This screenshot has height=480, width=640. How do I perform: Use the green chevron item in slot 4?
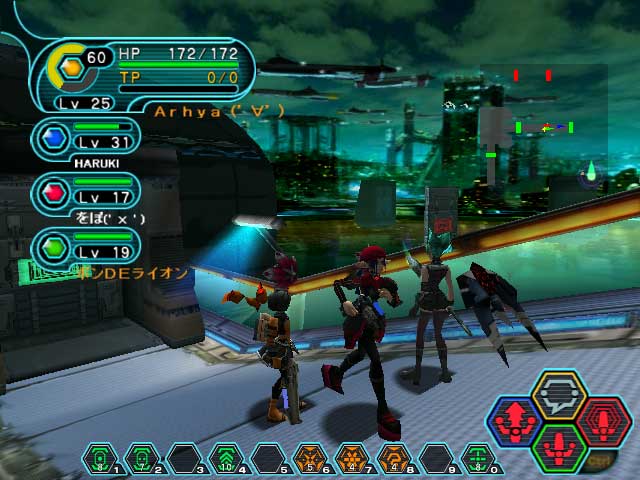point(226,460)
